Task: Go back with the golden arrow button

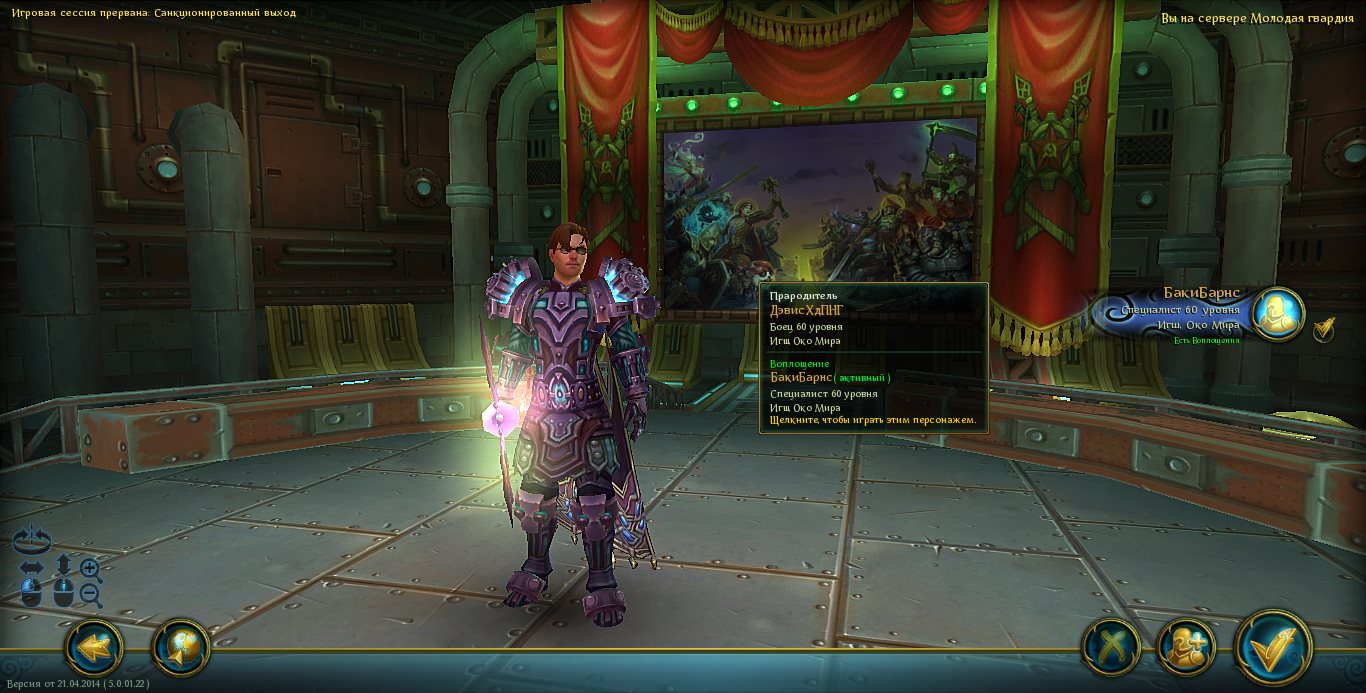Action: (x=94, y=648)
